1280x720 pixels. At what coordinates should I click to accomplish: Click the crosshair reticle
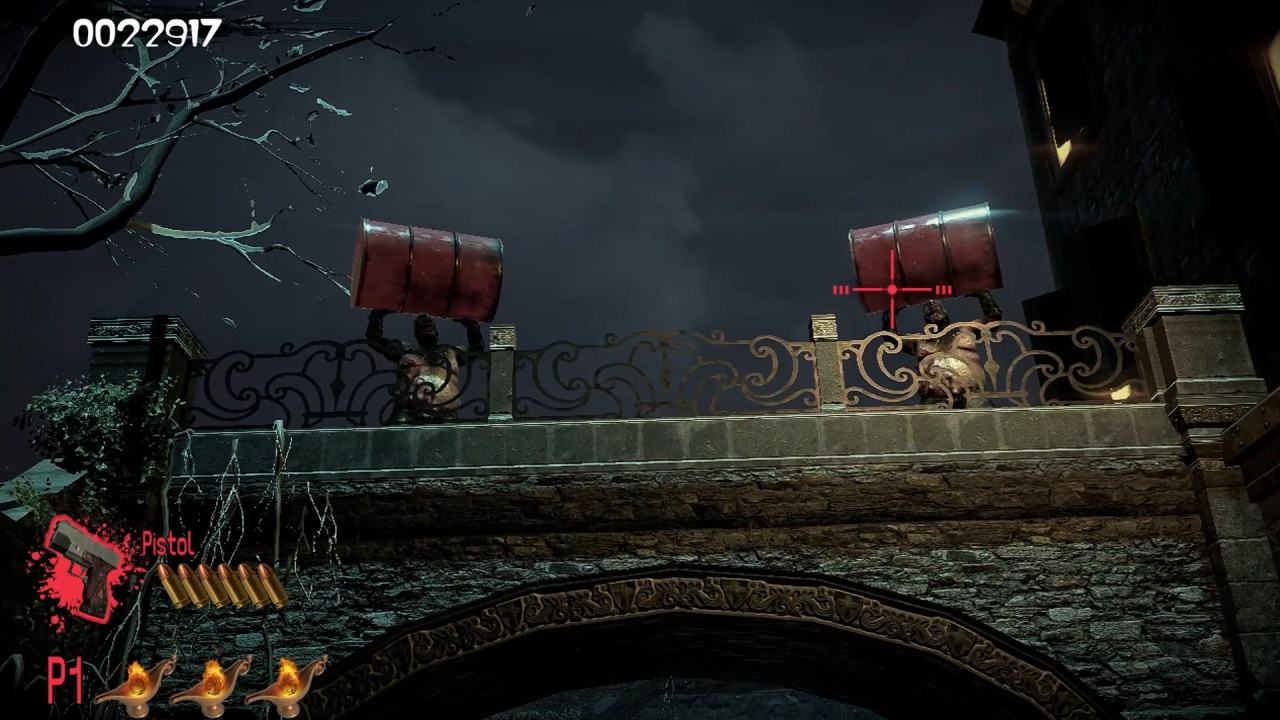click(889, 290)
